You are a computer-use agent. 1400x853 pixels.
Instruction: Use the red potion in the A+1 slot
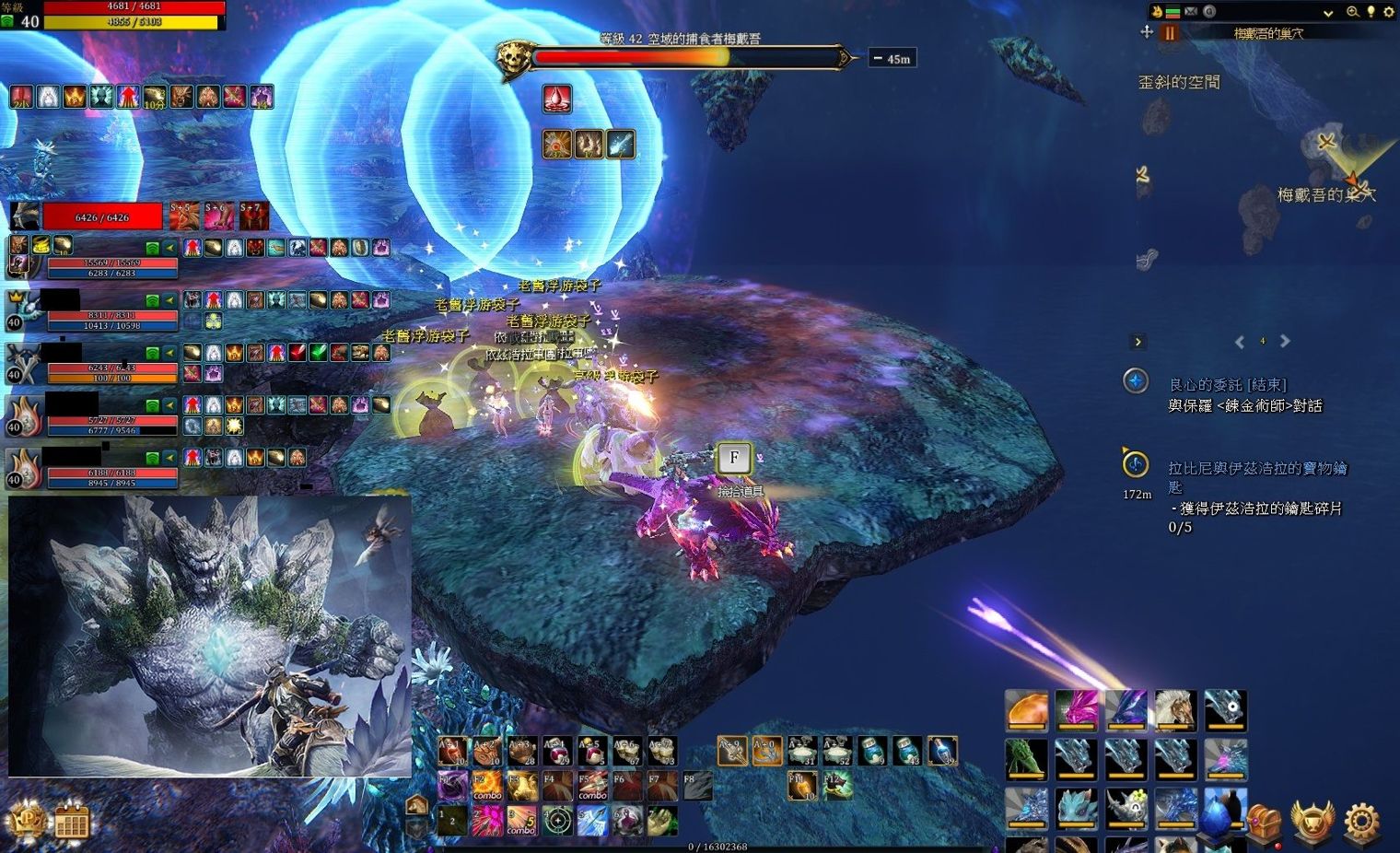pos(452,752)
